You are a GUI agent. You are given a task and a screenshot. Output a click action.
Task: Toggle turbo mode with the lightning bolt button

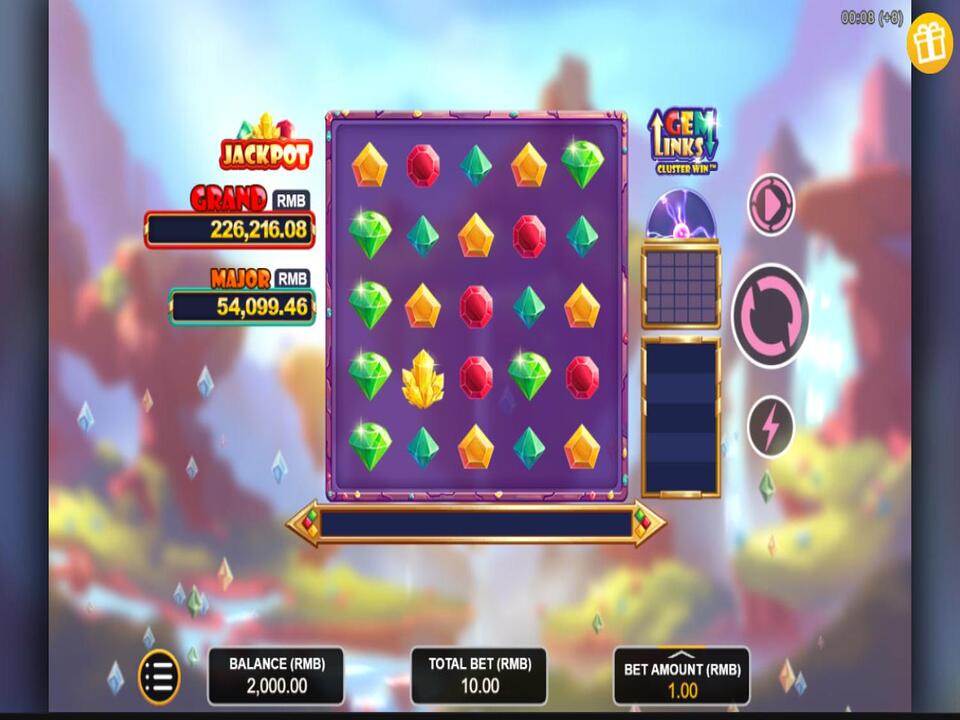coord(770,427)
